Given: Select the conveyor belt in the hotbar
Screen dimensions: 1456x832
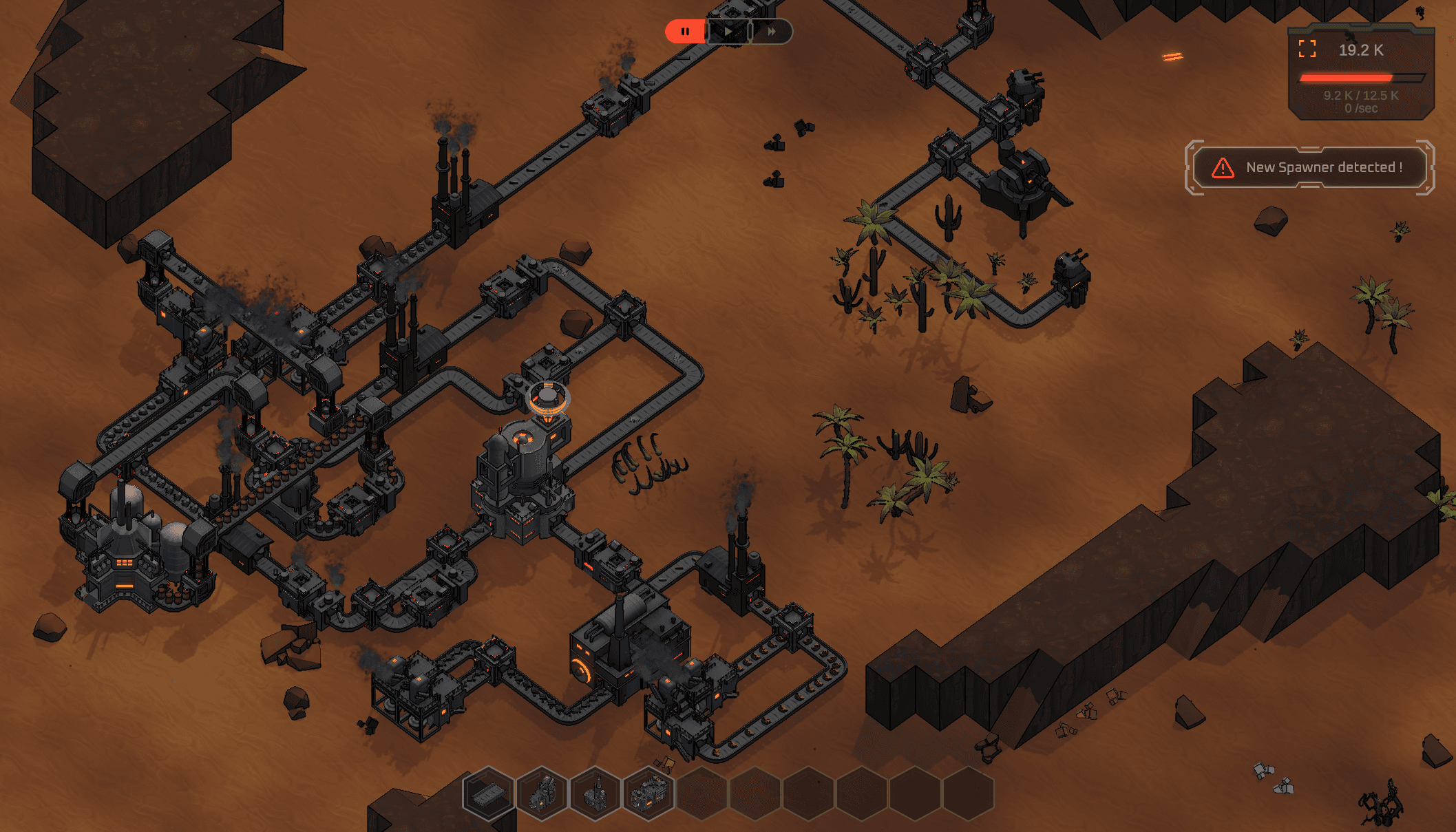Looking at the screenshot, I should tap(486, 793).
